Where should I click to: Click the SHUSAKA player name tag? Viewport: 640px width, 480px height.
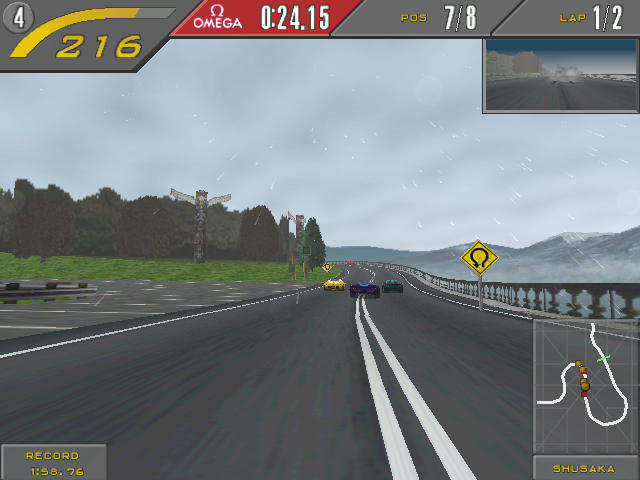coord(586,467)
